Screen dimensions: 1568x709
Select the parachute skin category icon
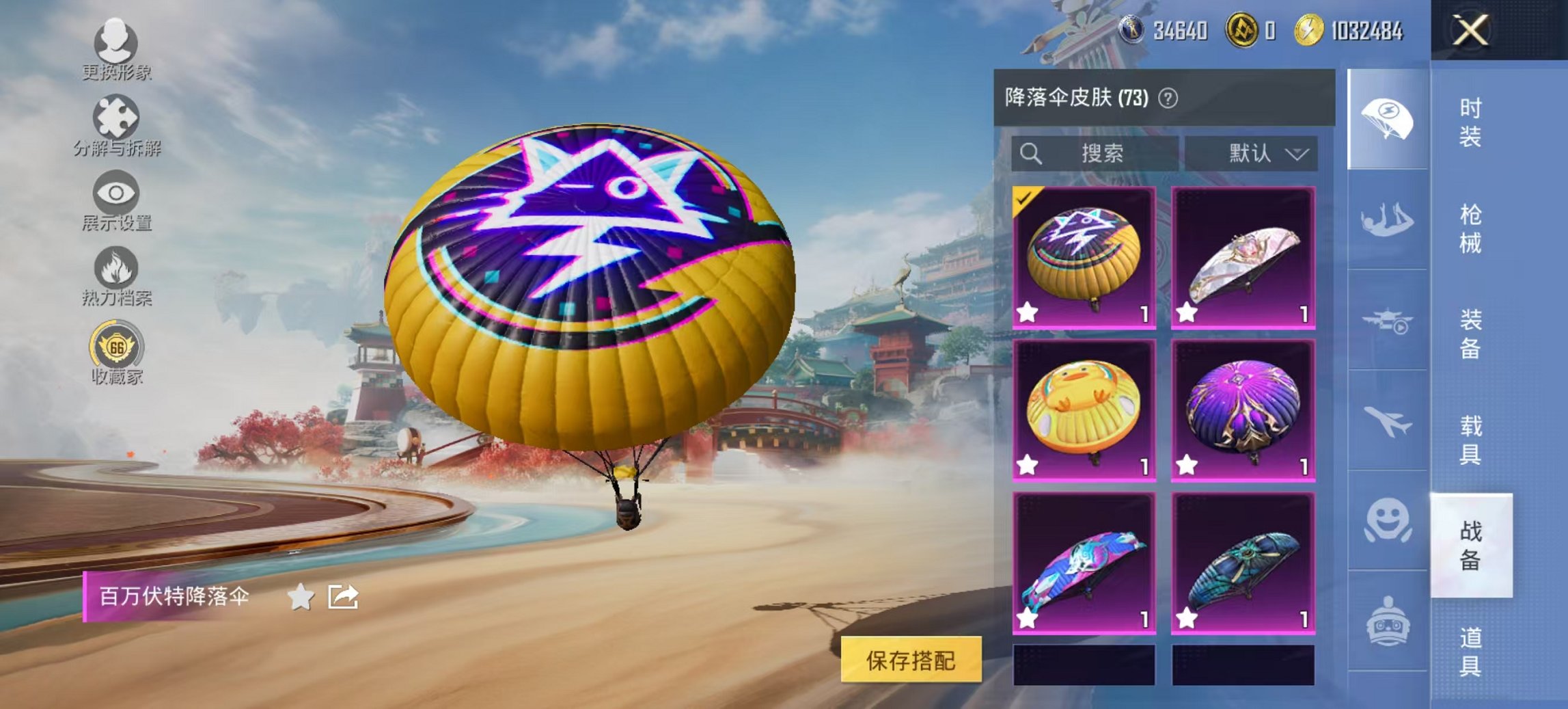click(x=1386, y=116)
